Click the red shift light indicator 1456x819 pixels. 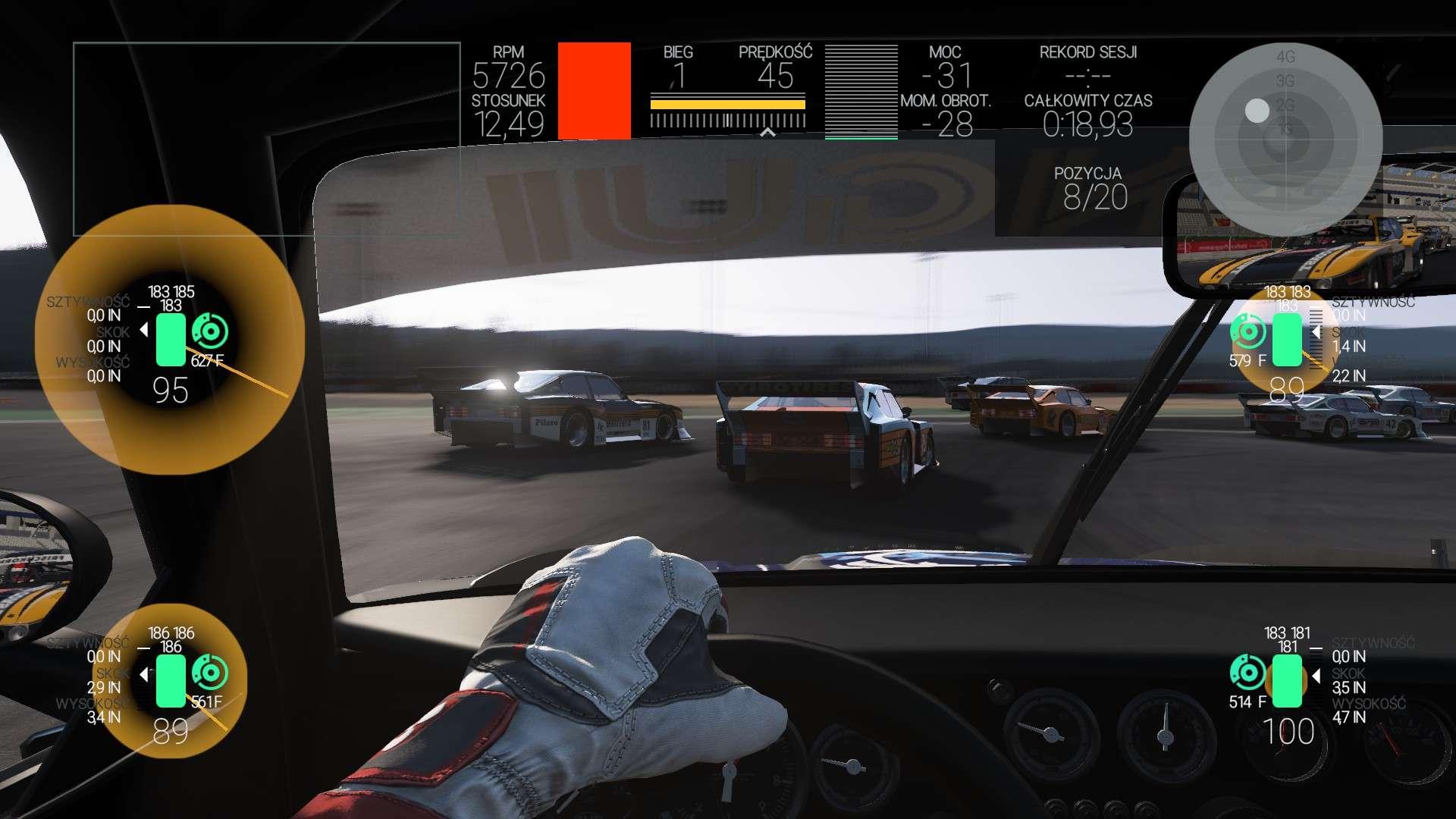tap(594, 91)
